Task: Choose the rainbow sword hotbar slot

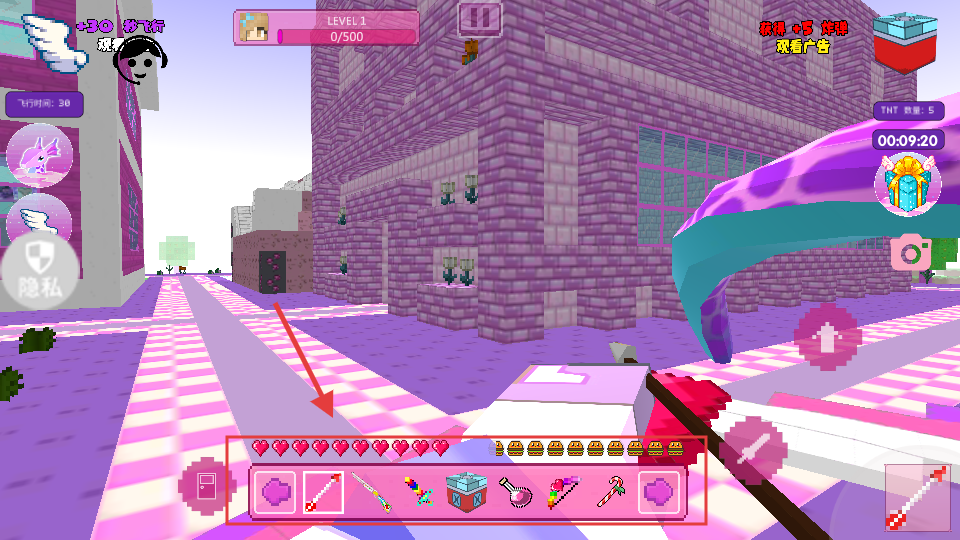Action: click(419, 492)
